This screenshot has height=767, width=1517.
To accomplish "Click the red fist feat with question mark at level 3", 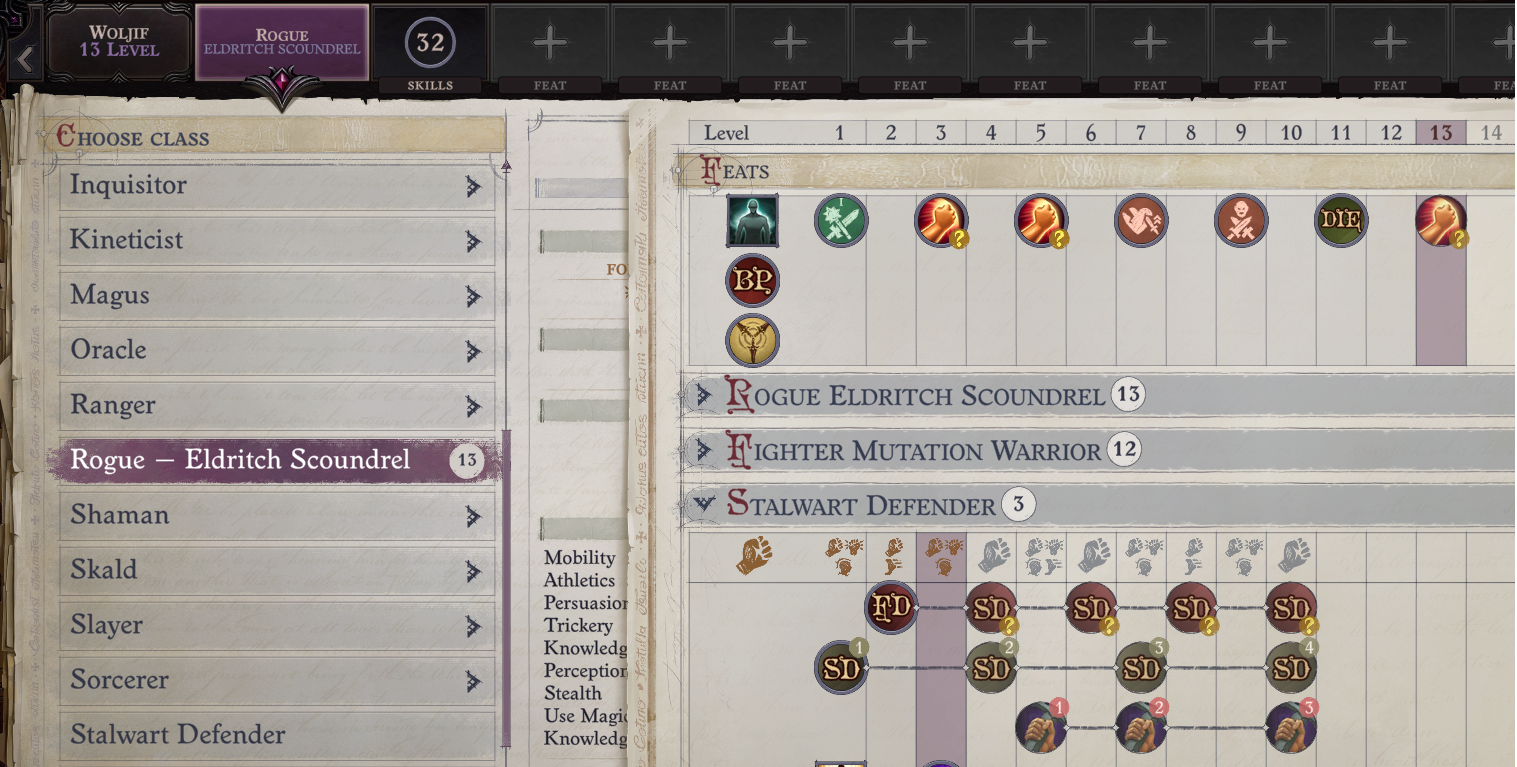I will [x=941, y=220].
